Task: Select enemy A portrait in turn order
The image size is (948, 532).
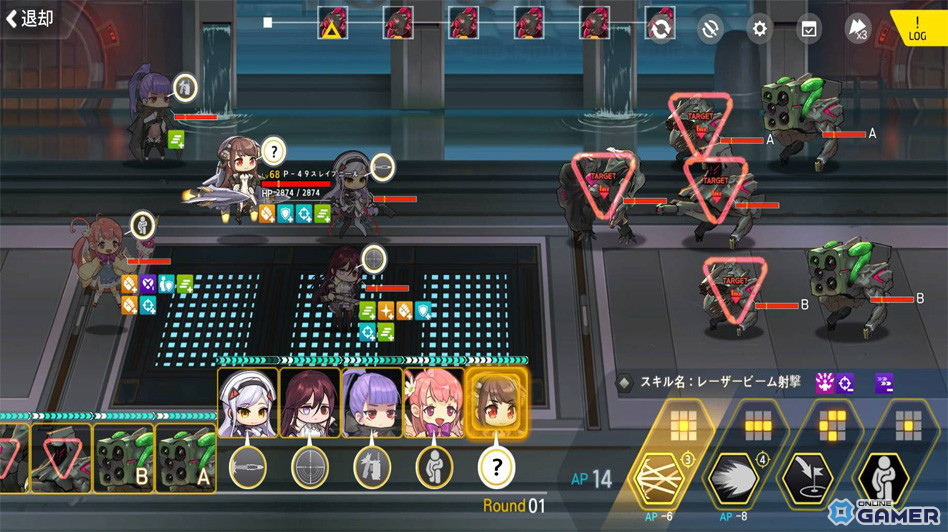Action: [185, 458]
